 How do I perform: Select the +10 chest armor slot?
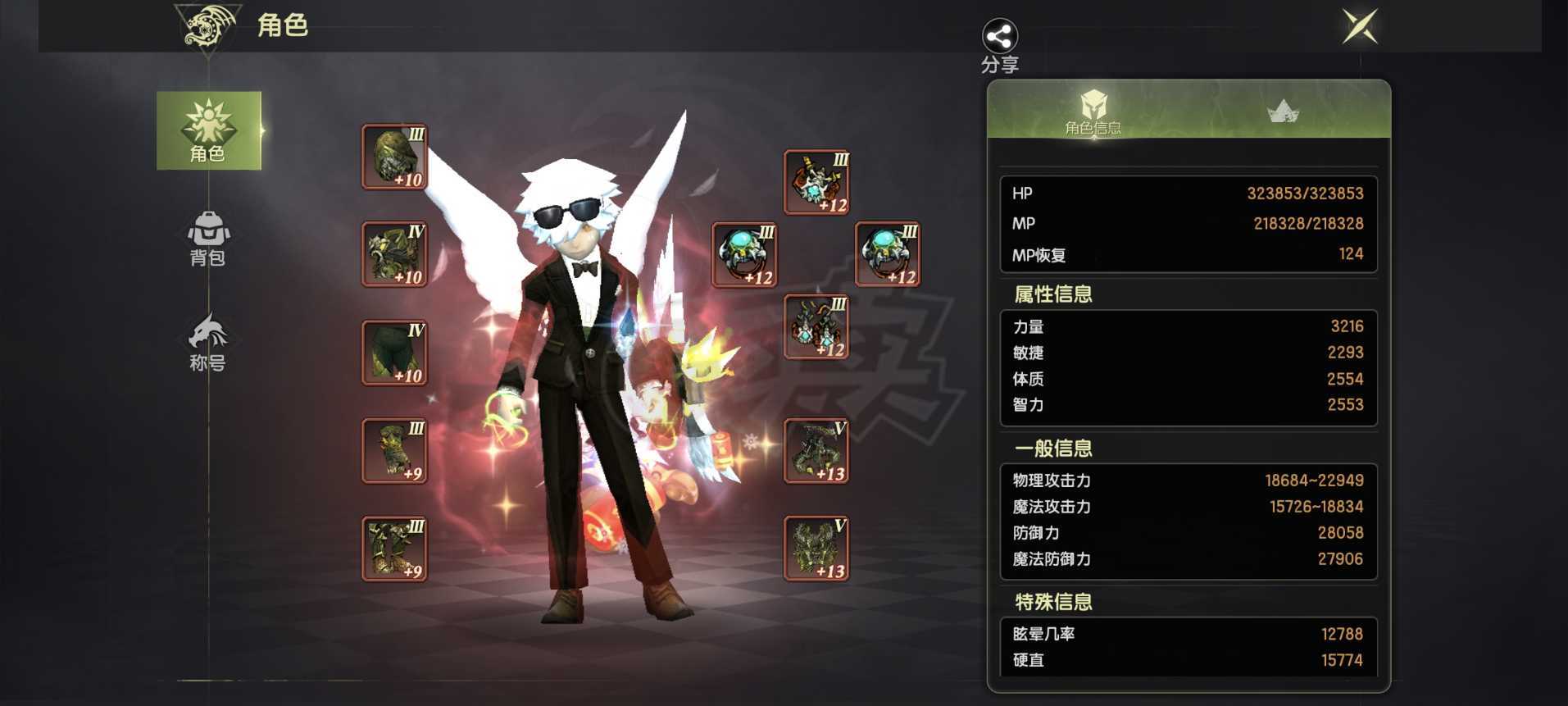click(x=394, y=254)
